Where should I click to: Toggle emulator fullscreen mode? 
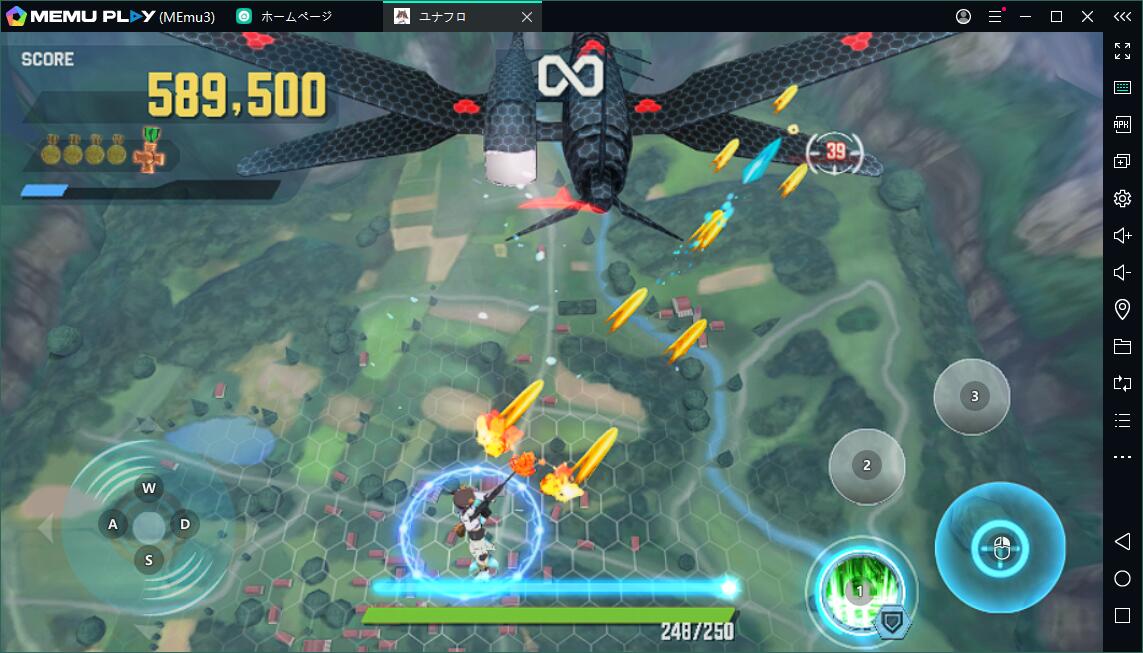point(1122,51)
